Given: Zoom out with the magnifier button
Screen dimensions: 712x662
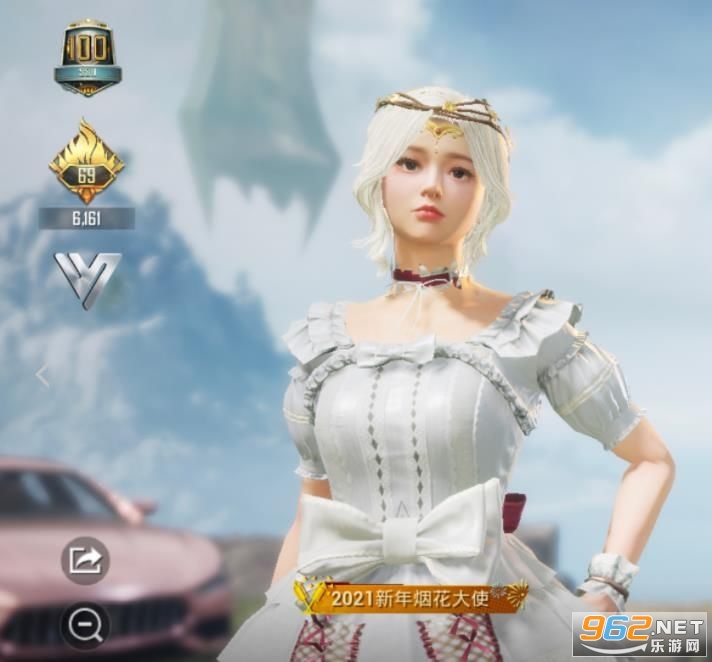Looking at the screenshot, I should (85, 625).
